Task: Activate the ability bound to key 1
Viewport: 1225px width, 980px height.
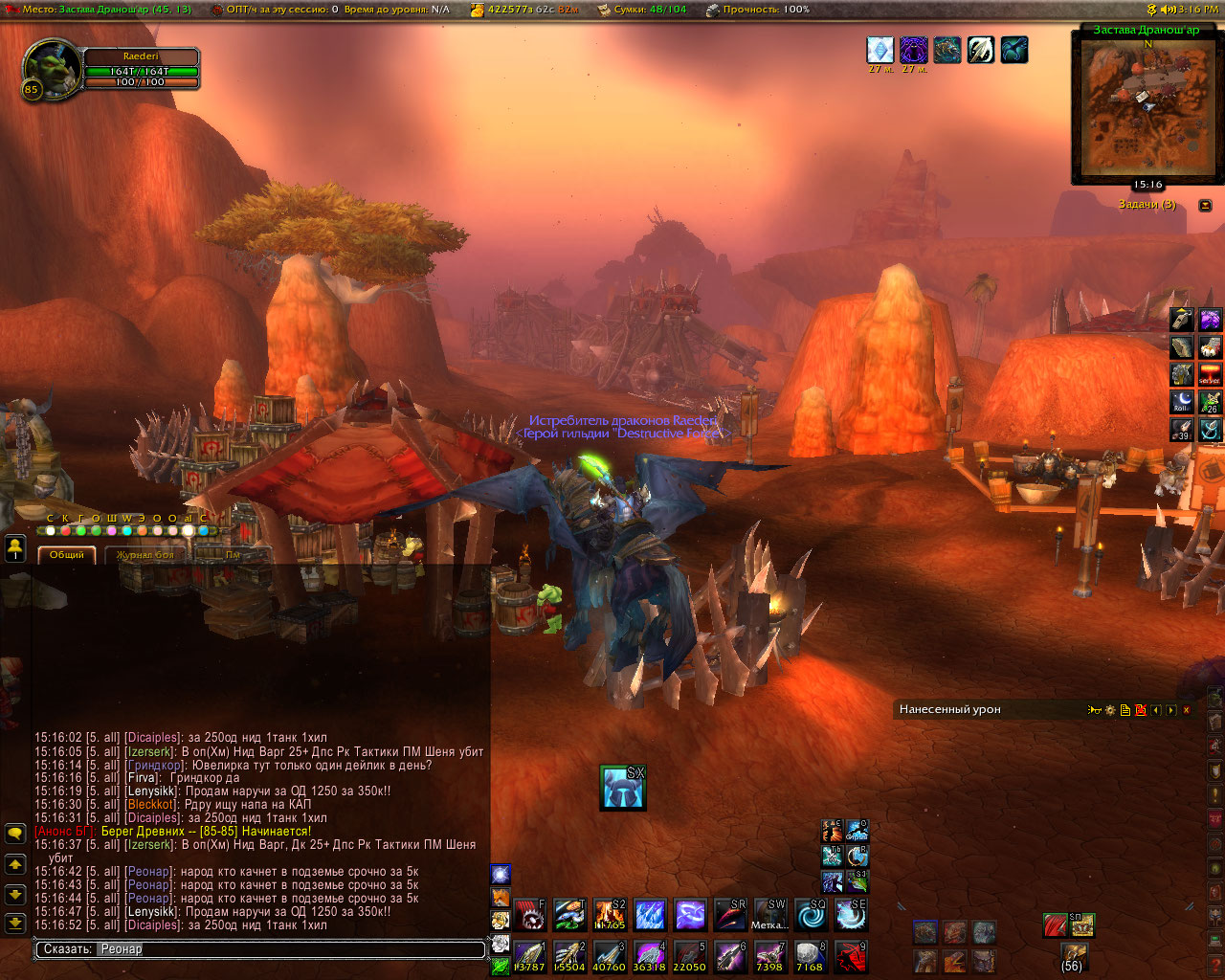Action: click(529, 956)
